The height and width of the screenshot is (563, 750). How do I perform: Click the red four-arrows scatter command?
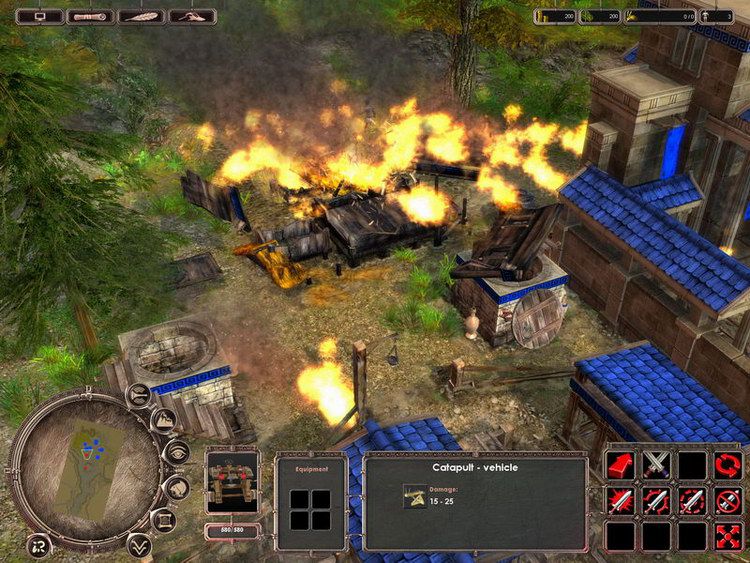728,537
